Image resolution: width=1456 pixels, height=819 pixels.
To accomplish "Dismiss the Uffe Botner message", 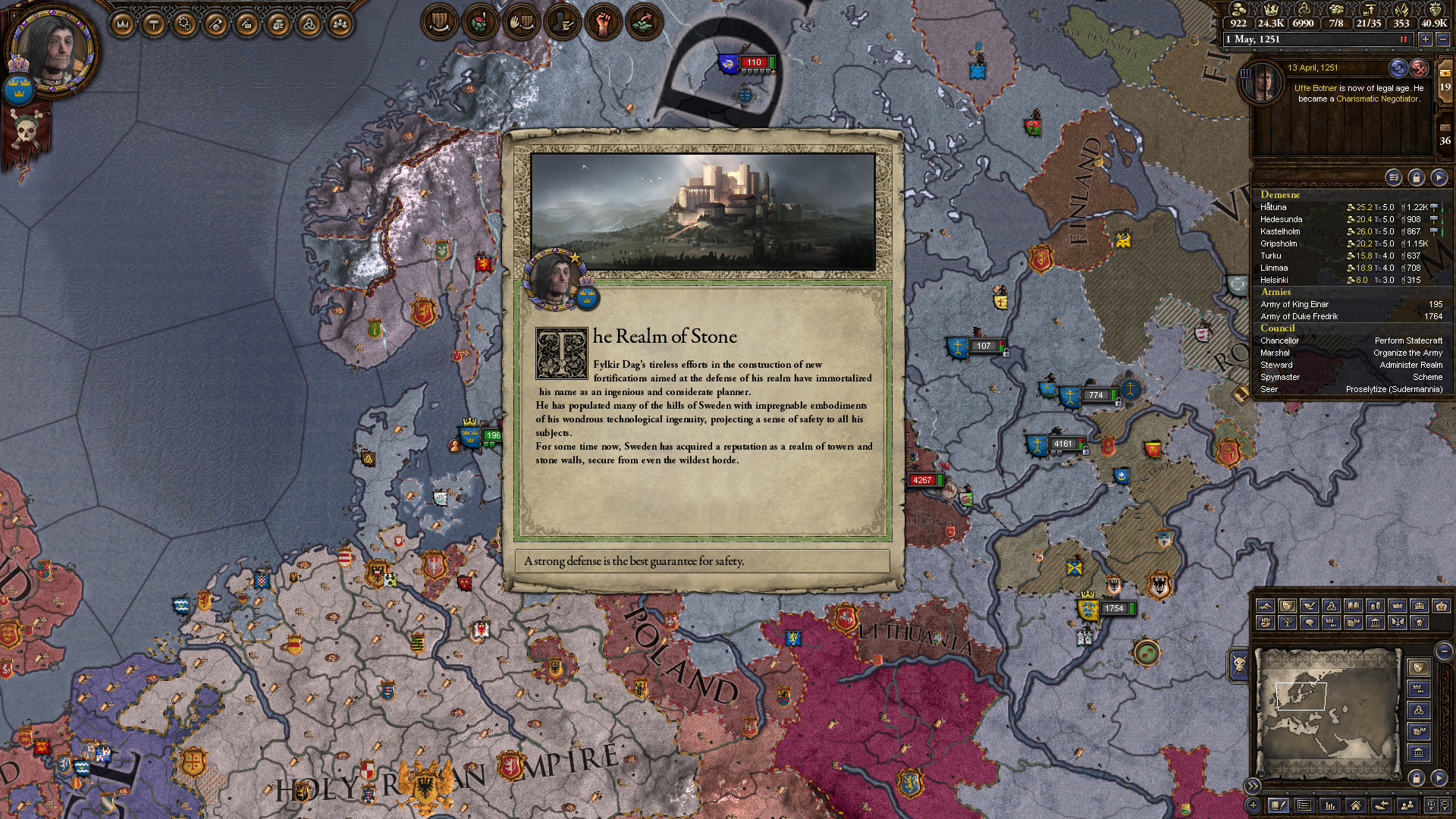I will click(x=1419, y=68).
